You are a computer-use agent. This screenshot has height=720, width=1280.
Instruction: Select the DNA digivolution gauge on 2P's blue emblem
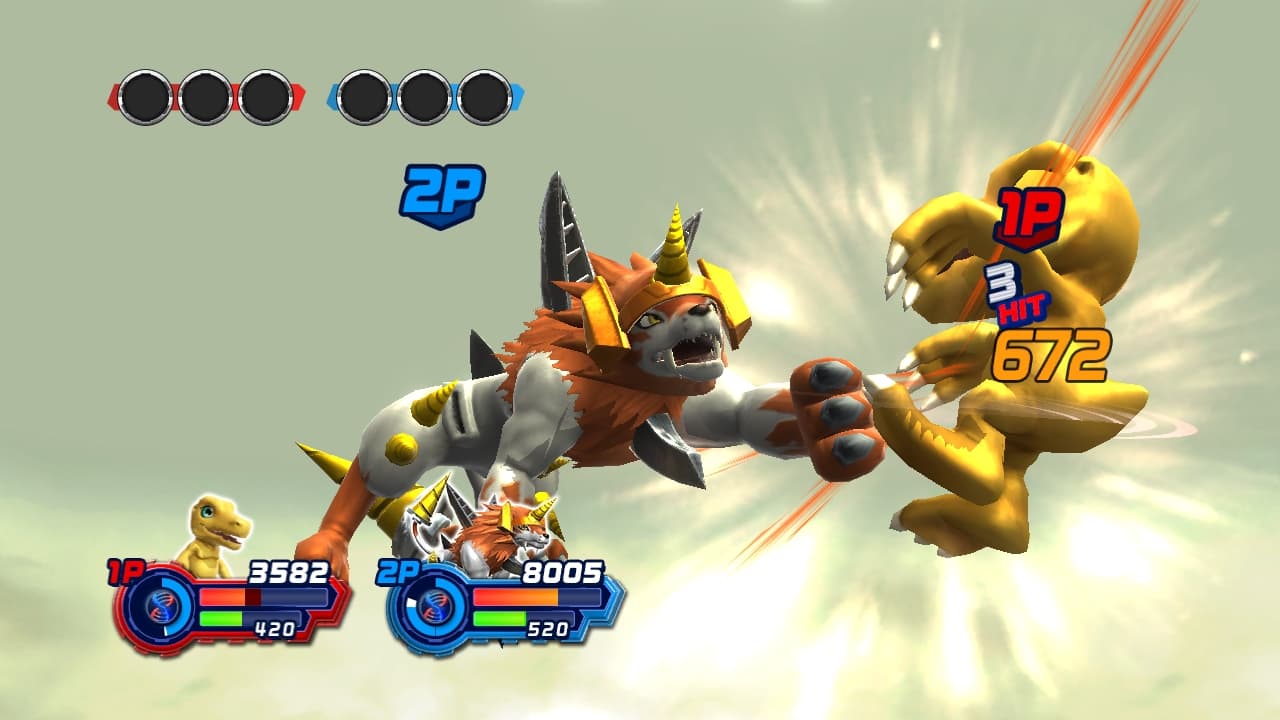coord(437,610)
